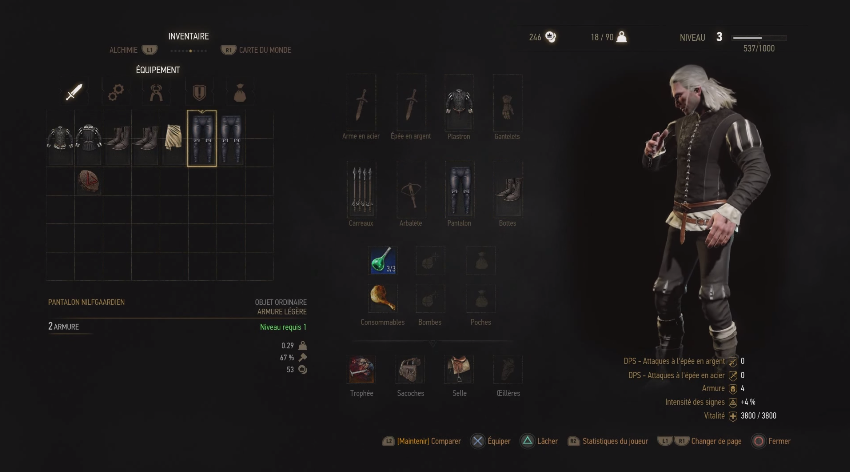Switch to the sack category tab
This screenshot has width=850, height=472.
[240, 93]
